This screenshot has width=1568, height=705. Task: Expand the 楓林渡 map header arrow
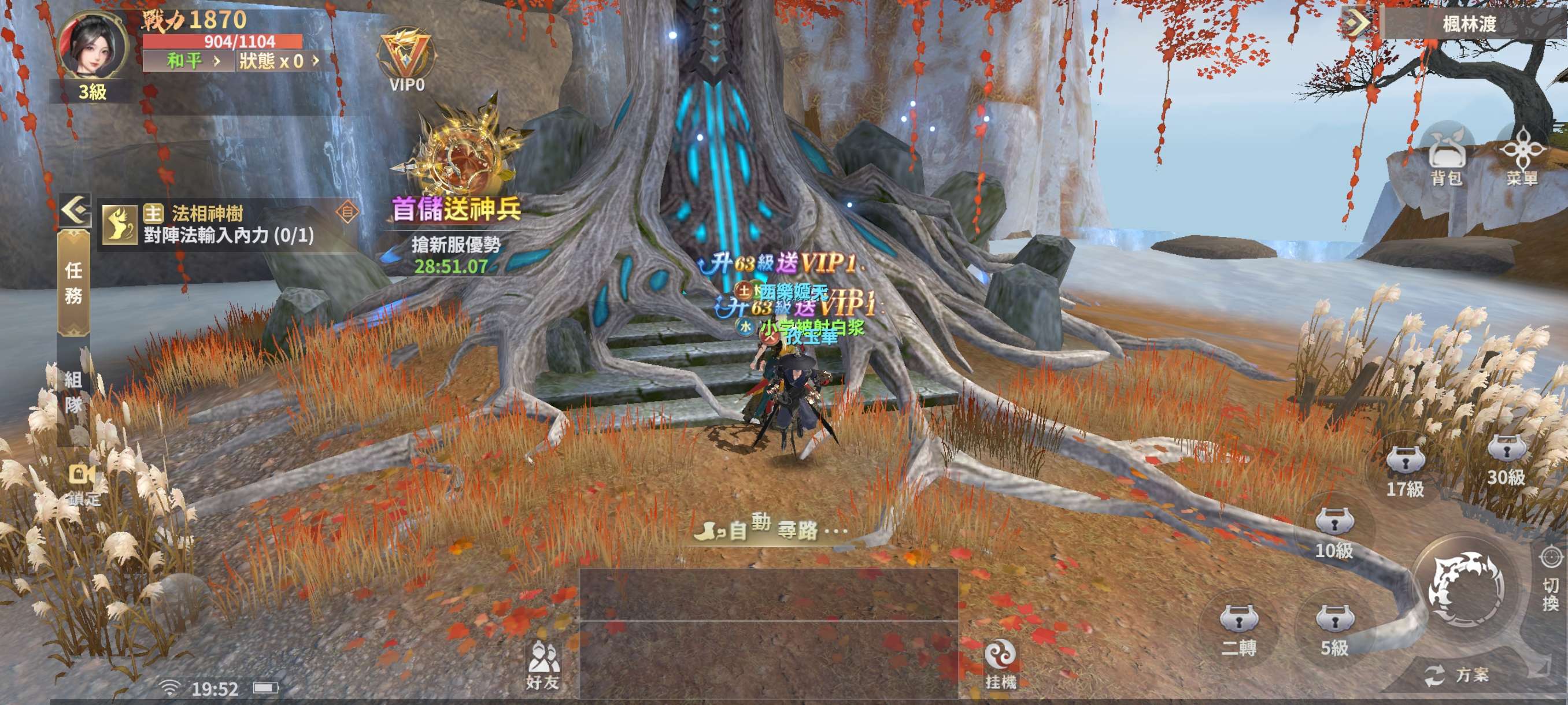click(1357, 23)
